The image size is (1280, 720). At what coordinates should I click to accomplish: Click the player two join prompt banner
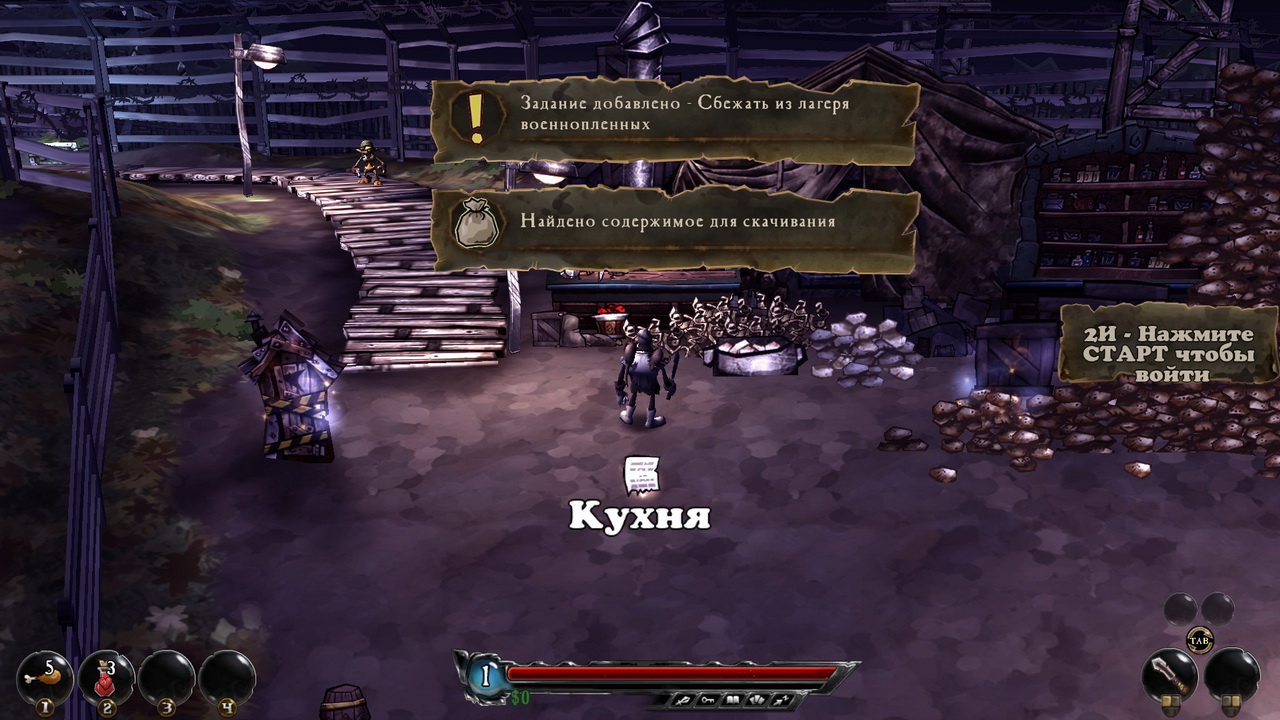1167,343
